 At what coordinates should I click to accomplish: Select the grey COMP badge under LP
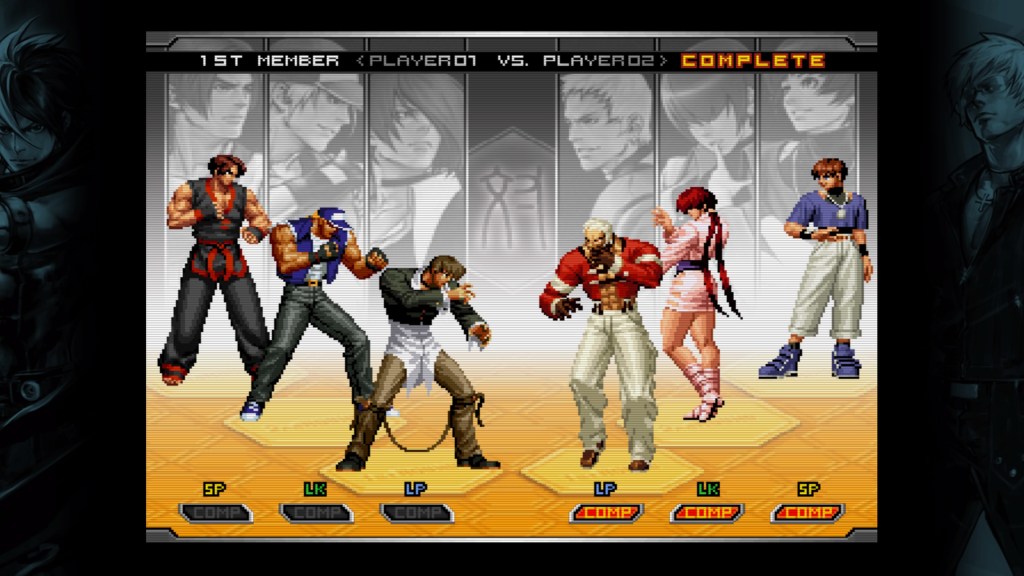click(416, 513)
